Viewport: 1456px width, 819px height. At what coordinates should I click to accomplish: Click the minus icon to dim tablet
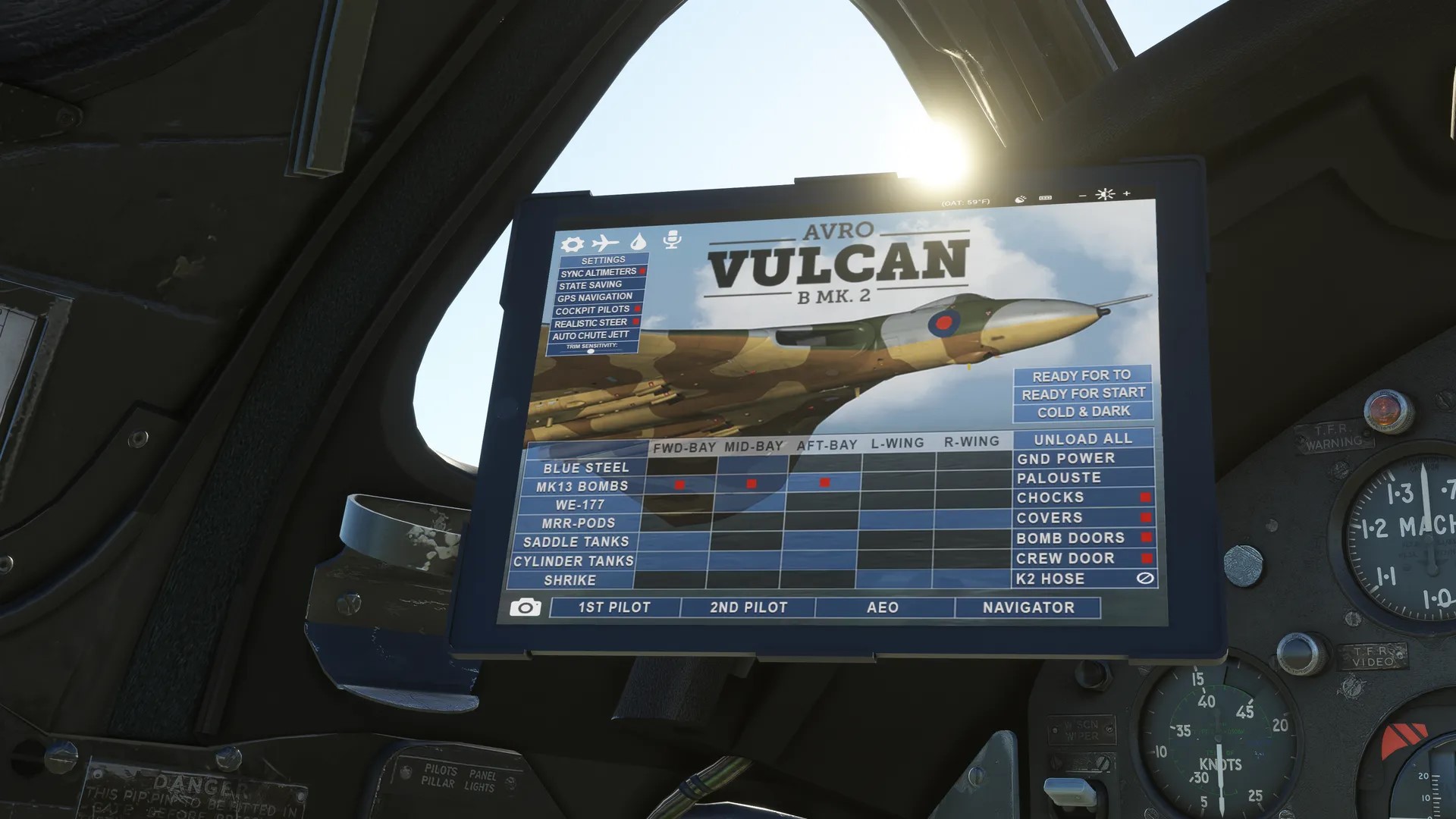(x=1081, y=194)
